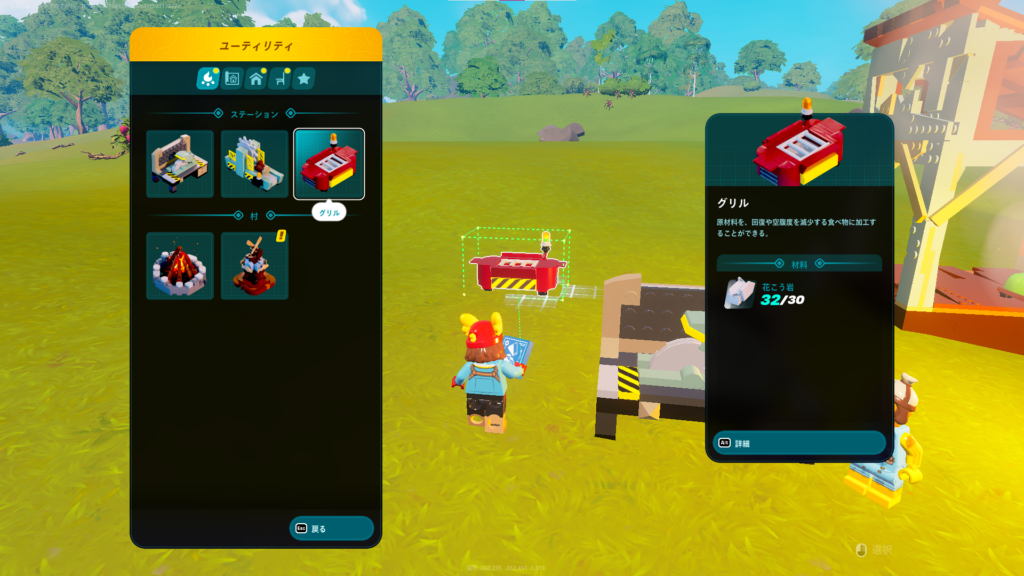Select the crafting bench station
The height and width of the screenshot is (576, 1024).
180,164
